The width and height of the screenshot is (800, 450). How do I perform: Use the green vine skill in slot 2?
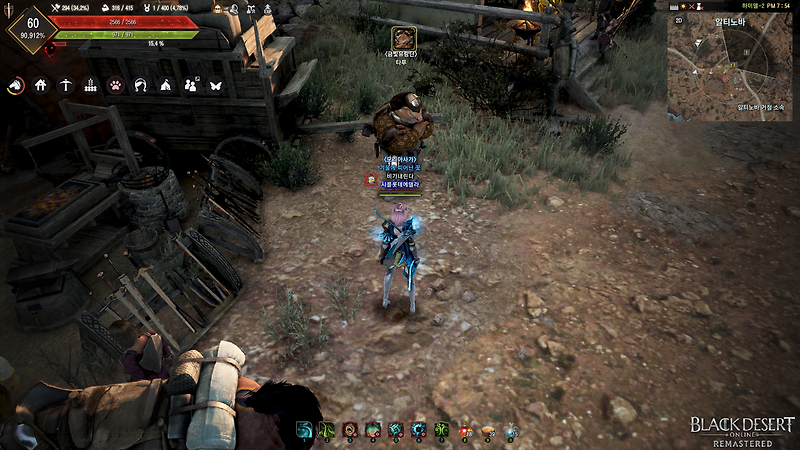pos(326,430)
